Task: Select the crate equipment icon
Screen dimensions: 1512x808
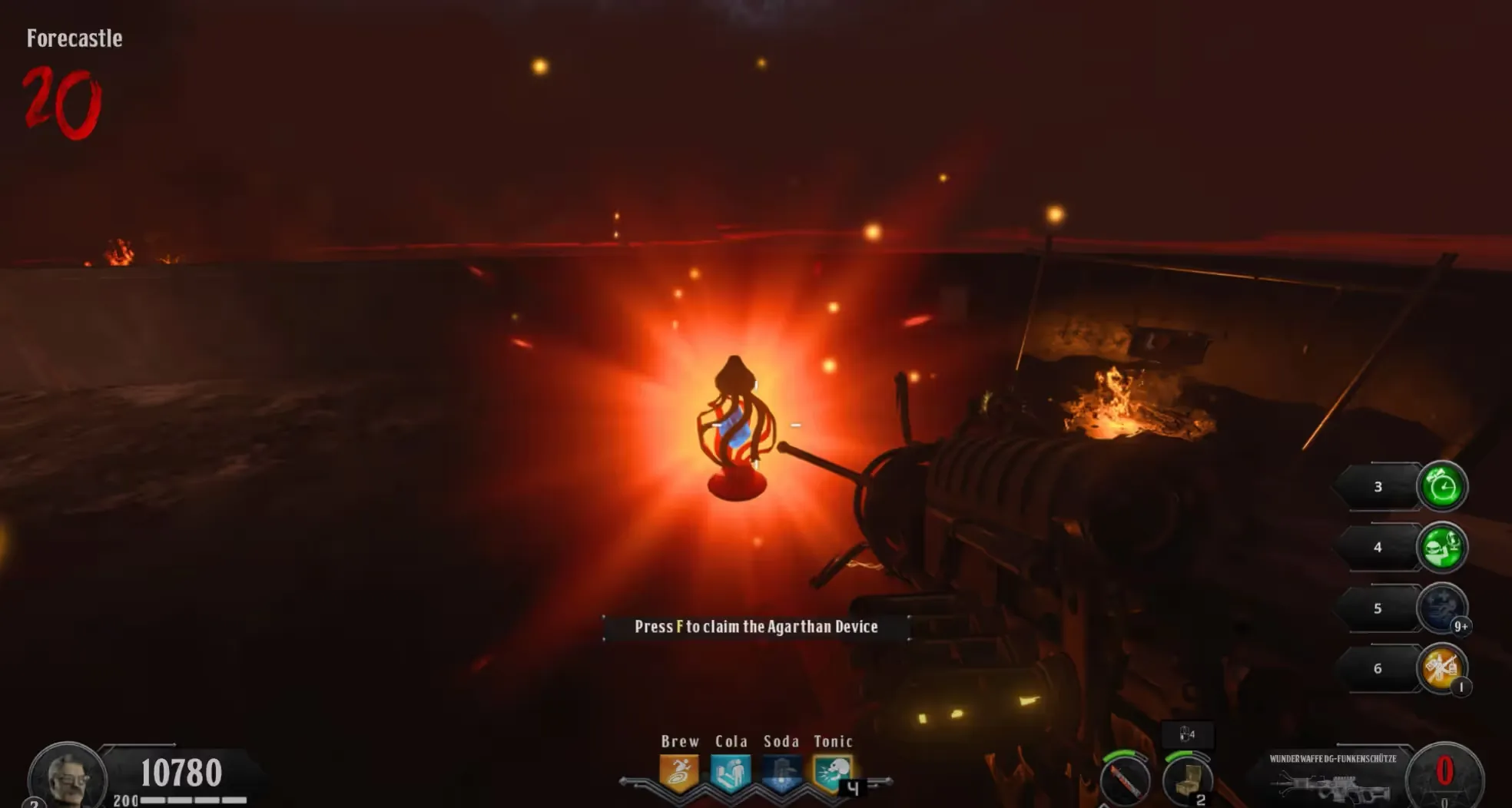Action: [1188, 780]
